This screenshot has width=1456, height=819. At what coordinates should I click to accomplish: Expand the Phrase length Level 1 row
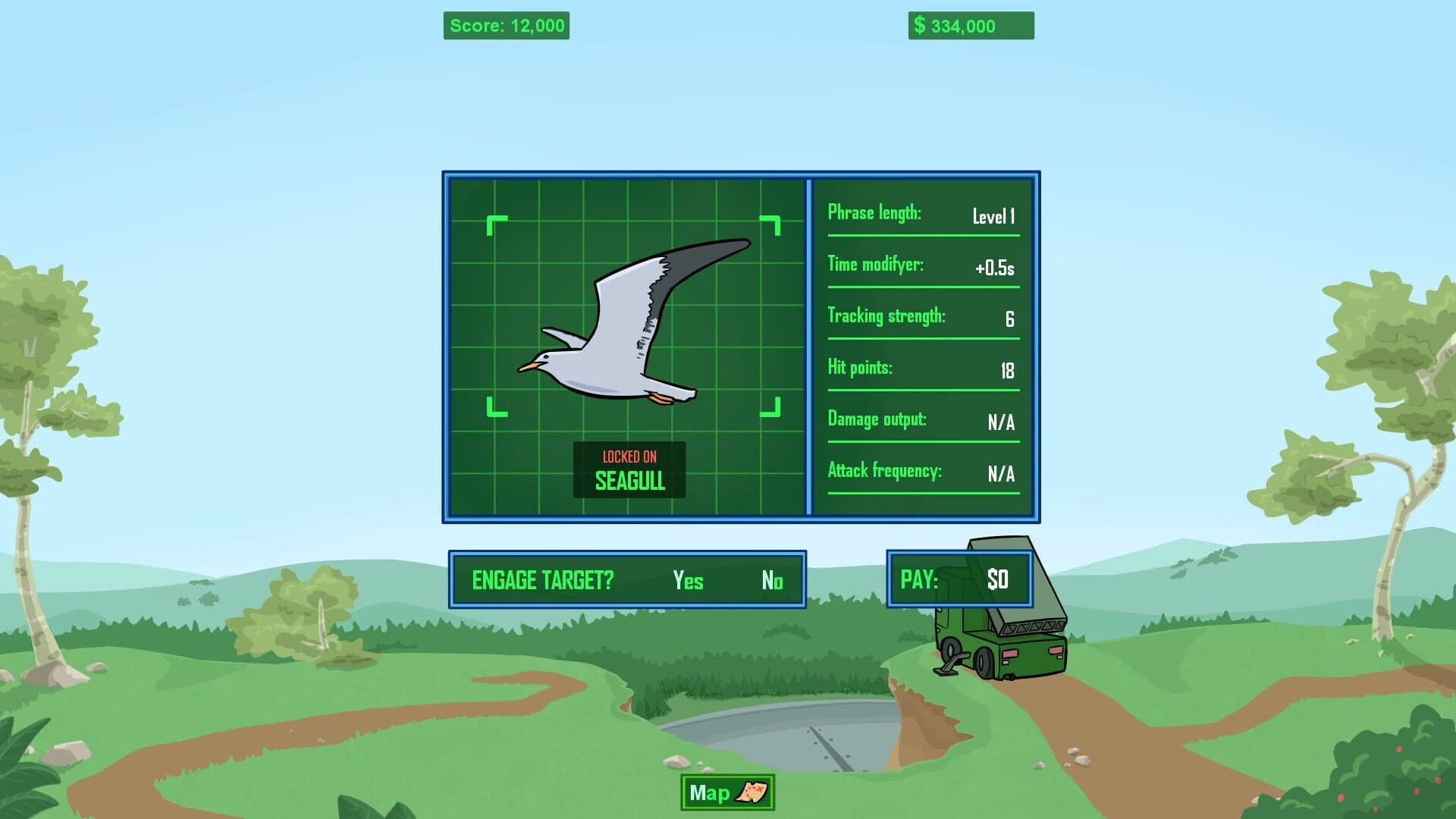point(922,215)
